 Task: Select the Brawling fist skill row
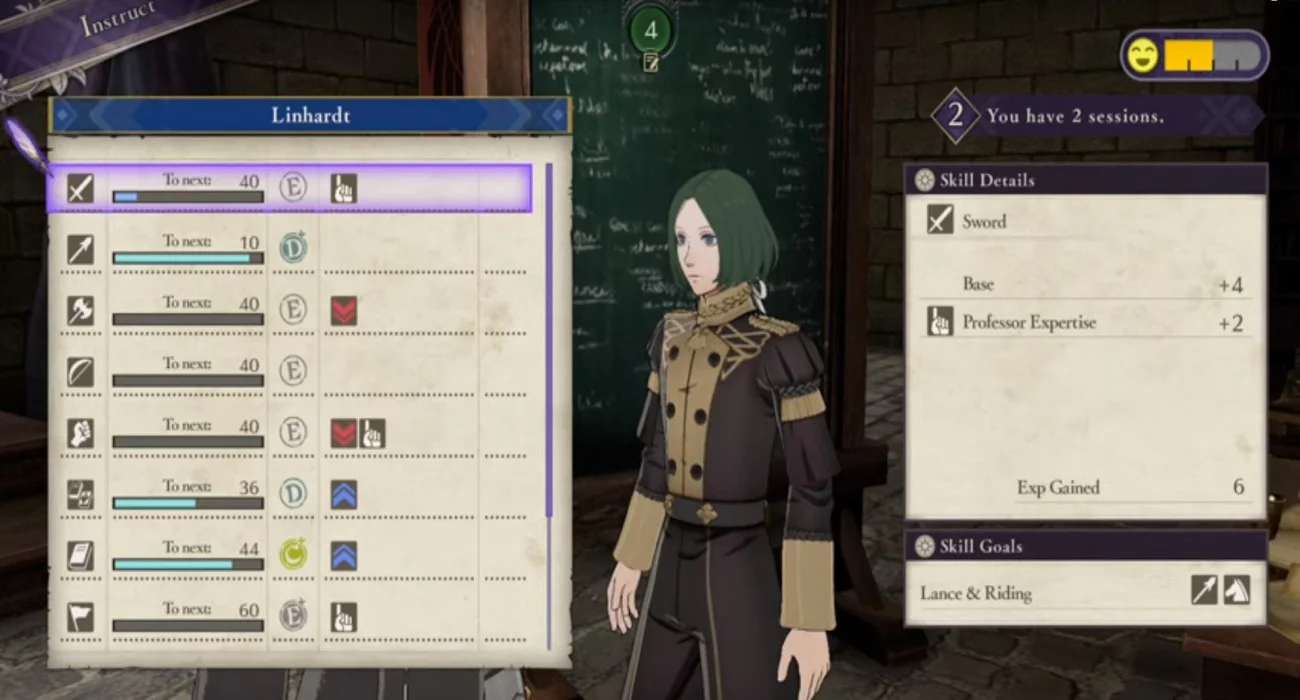click(x=290, y=433)
